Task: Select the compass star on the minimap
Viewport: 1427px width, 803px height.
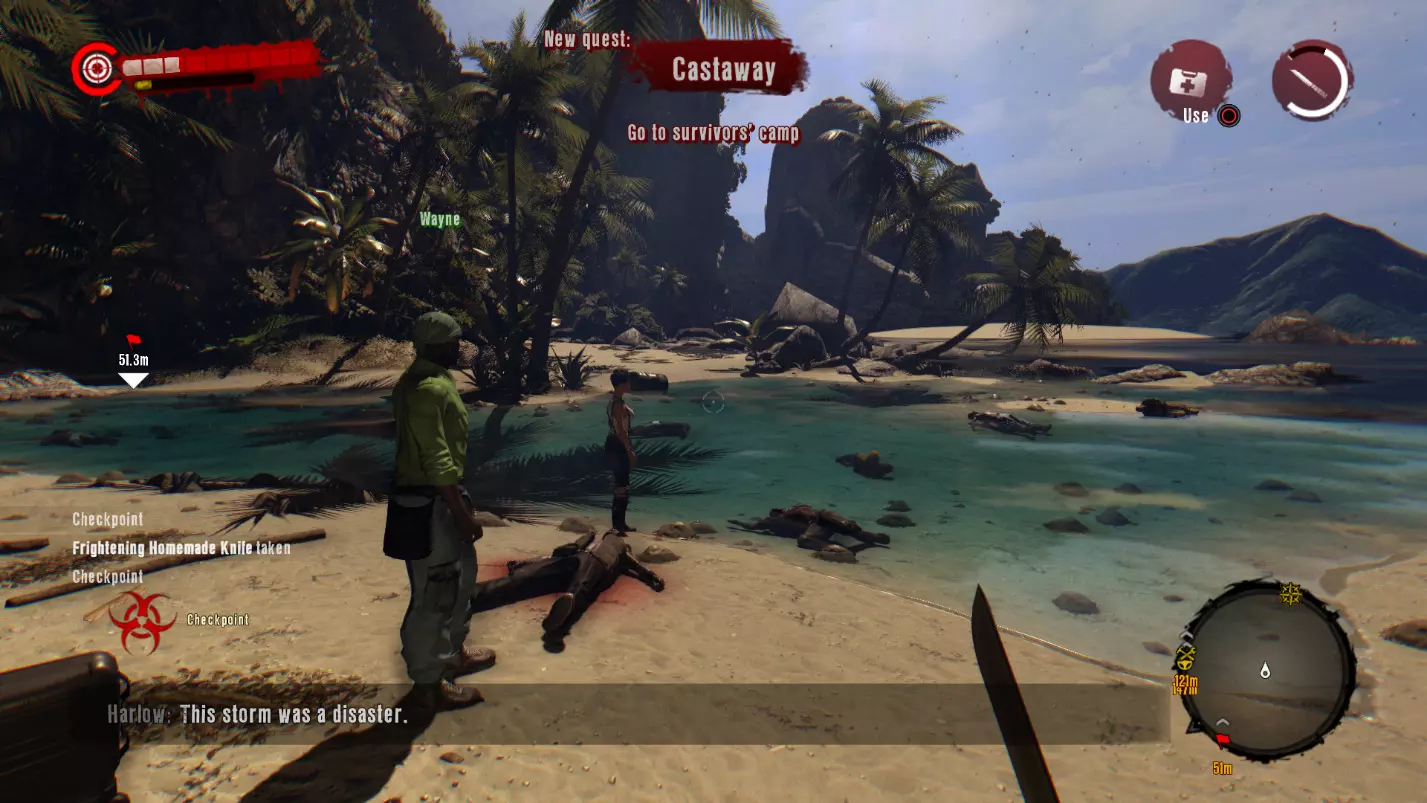Action: point(1290,594)
